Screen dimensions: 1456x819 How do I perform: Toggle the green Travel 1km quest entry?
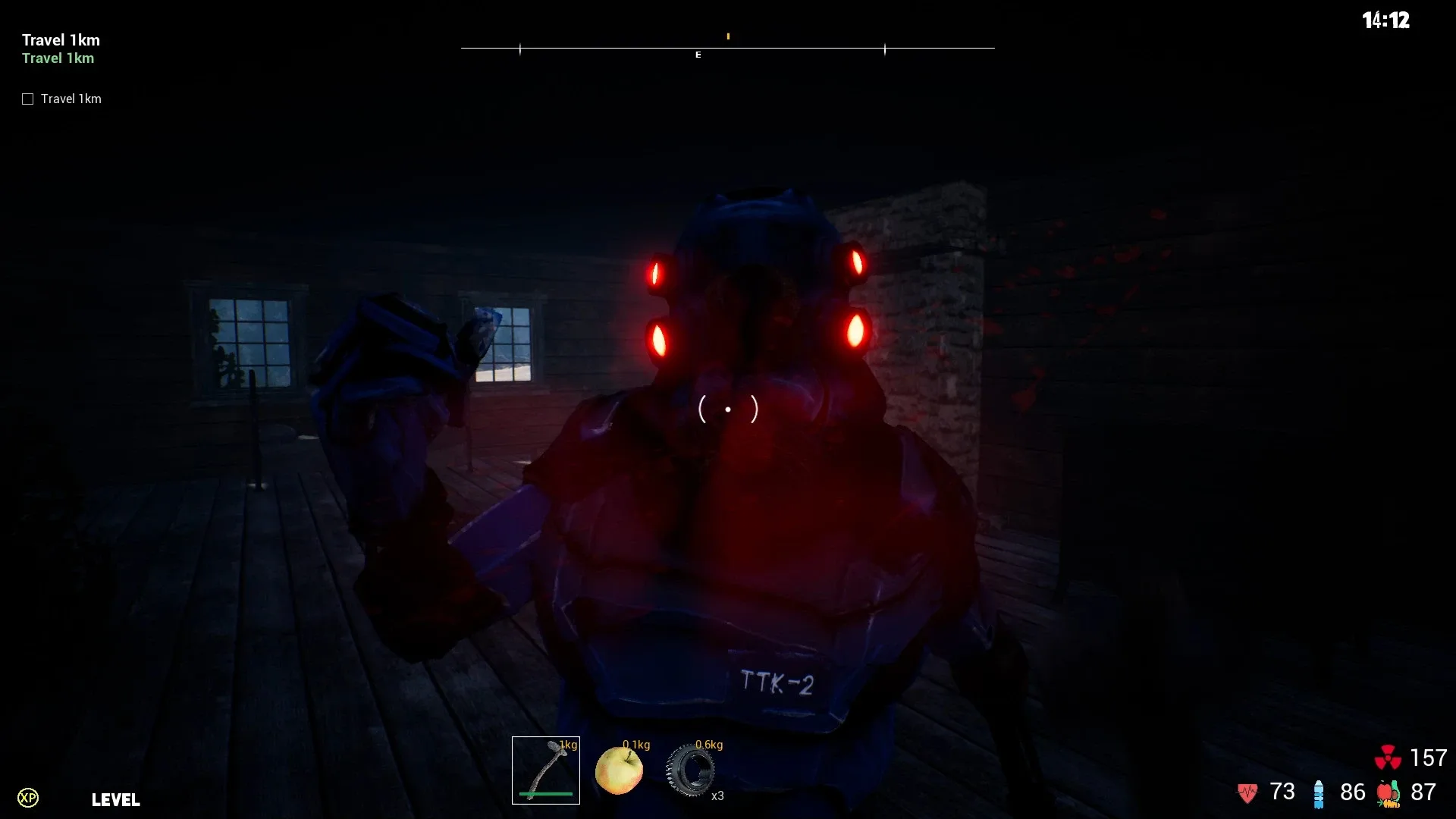pyautogui.click(x=58, y=58)
